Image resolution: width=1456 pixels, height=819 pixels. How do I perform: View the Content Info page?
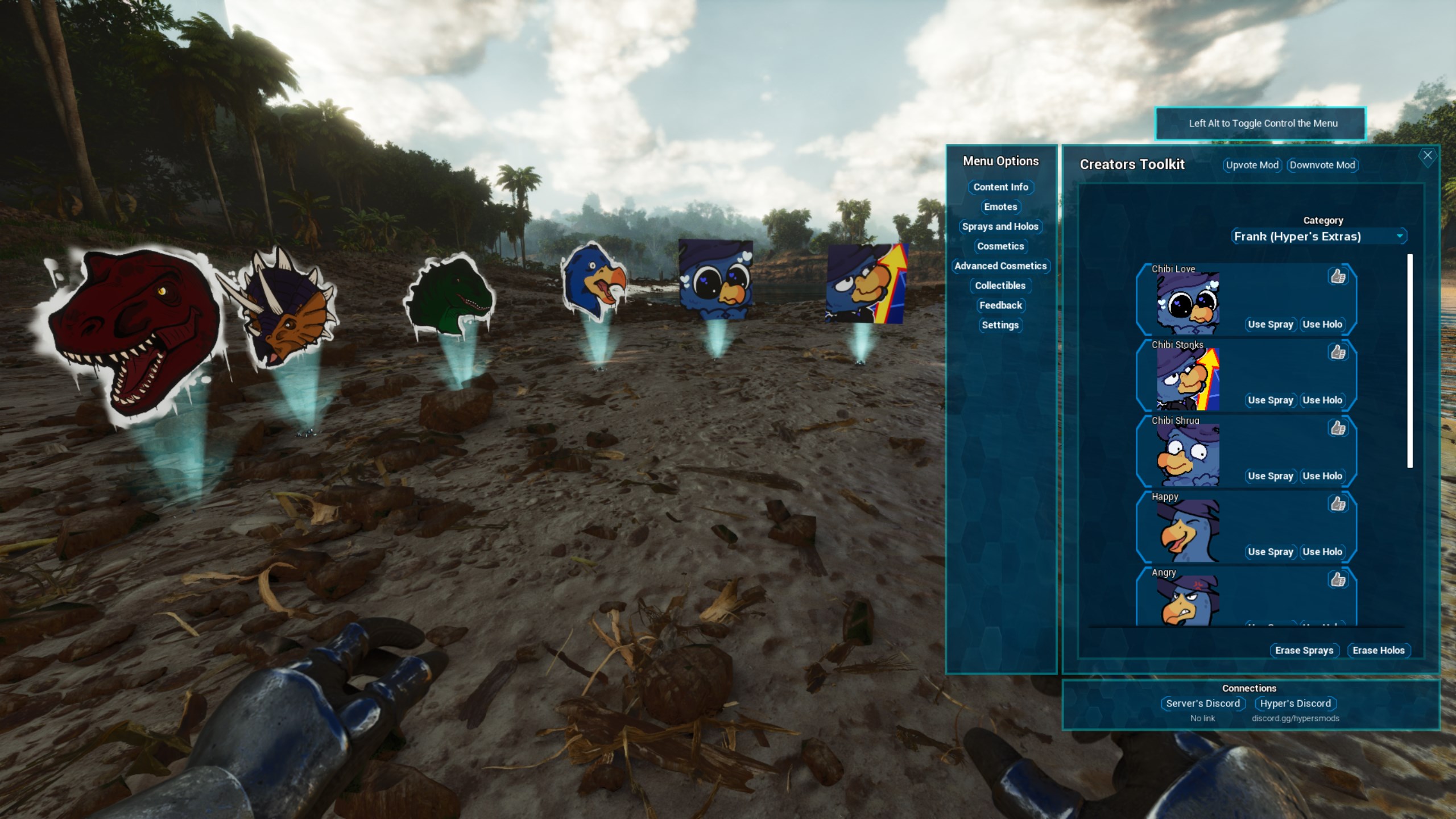click(x=1000, y=187)
